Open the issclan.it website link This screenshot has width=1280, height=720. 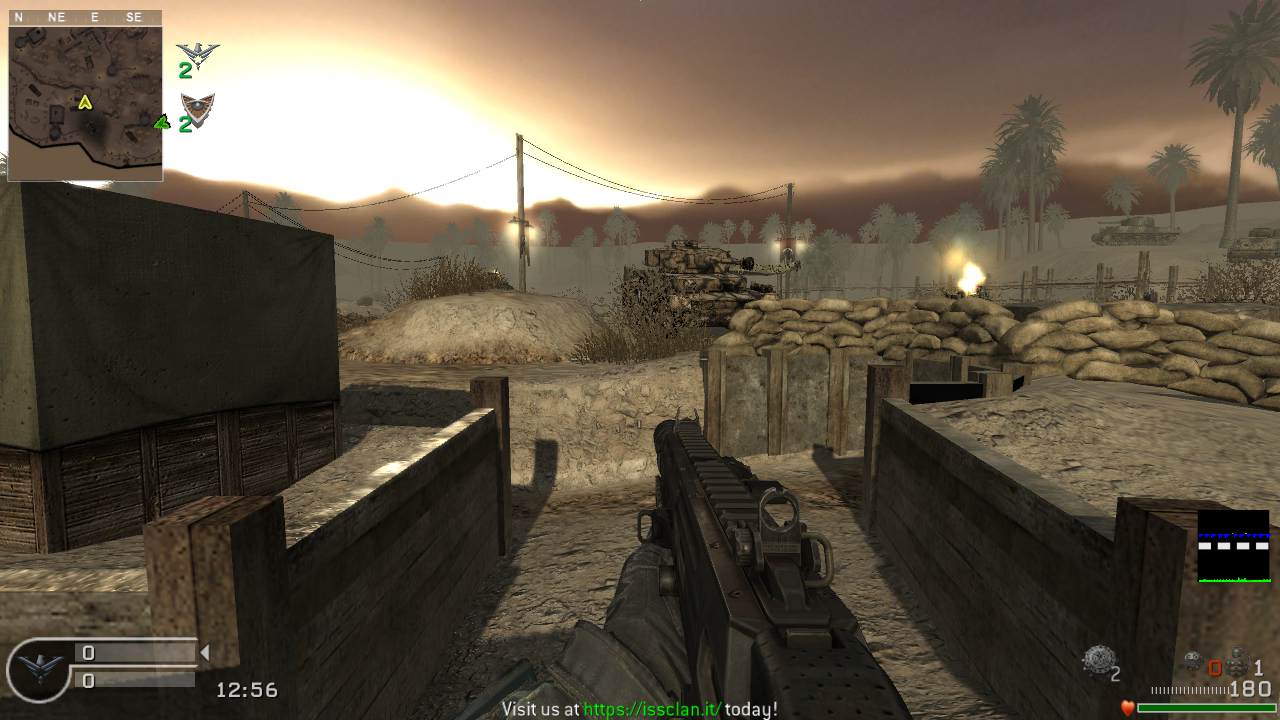(x=652, y=709)
